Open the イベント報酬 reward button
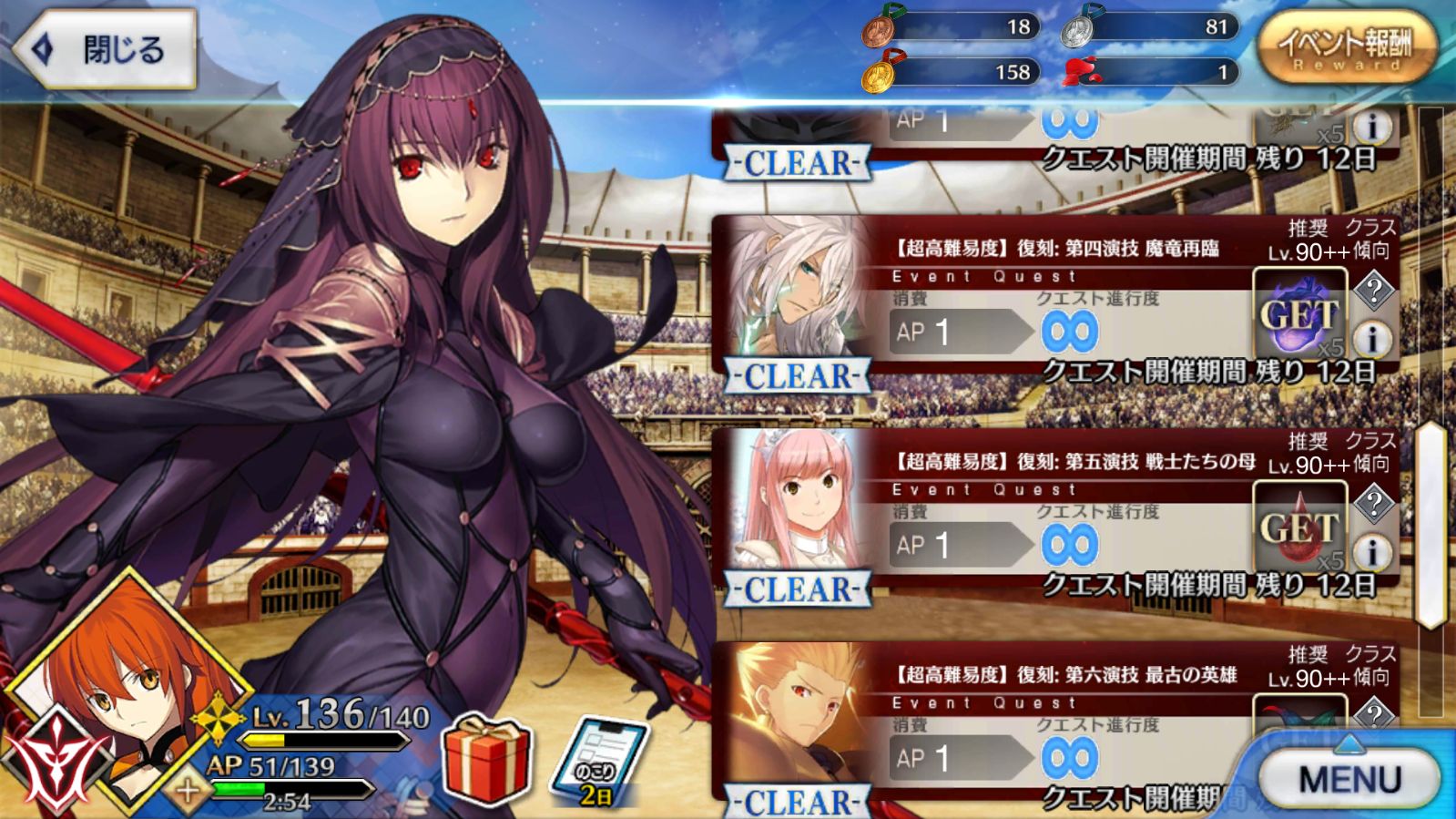This screenshot has width=1456, height=819. pos(1346,48)
